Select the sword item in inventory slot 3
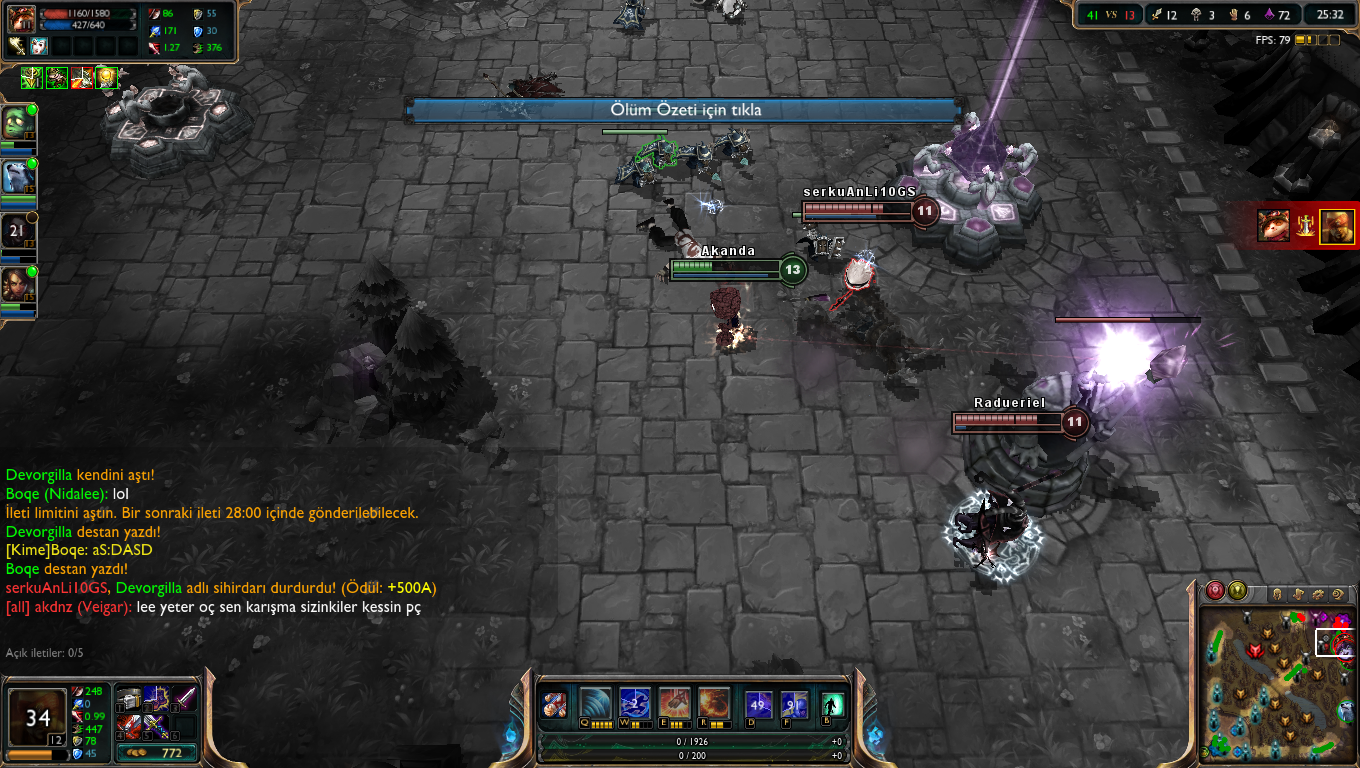 [x=185, y=698]
